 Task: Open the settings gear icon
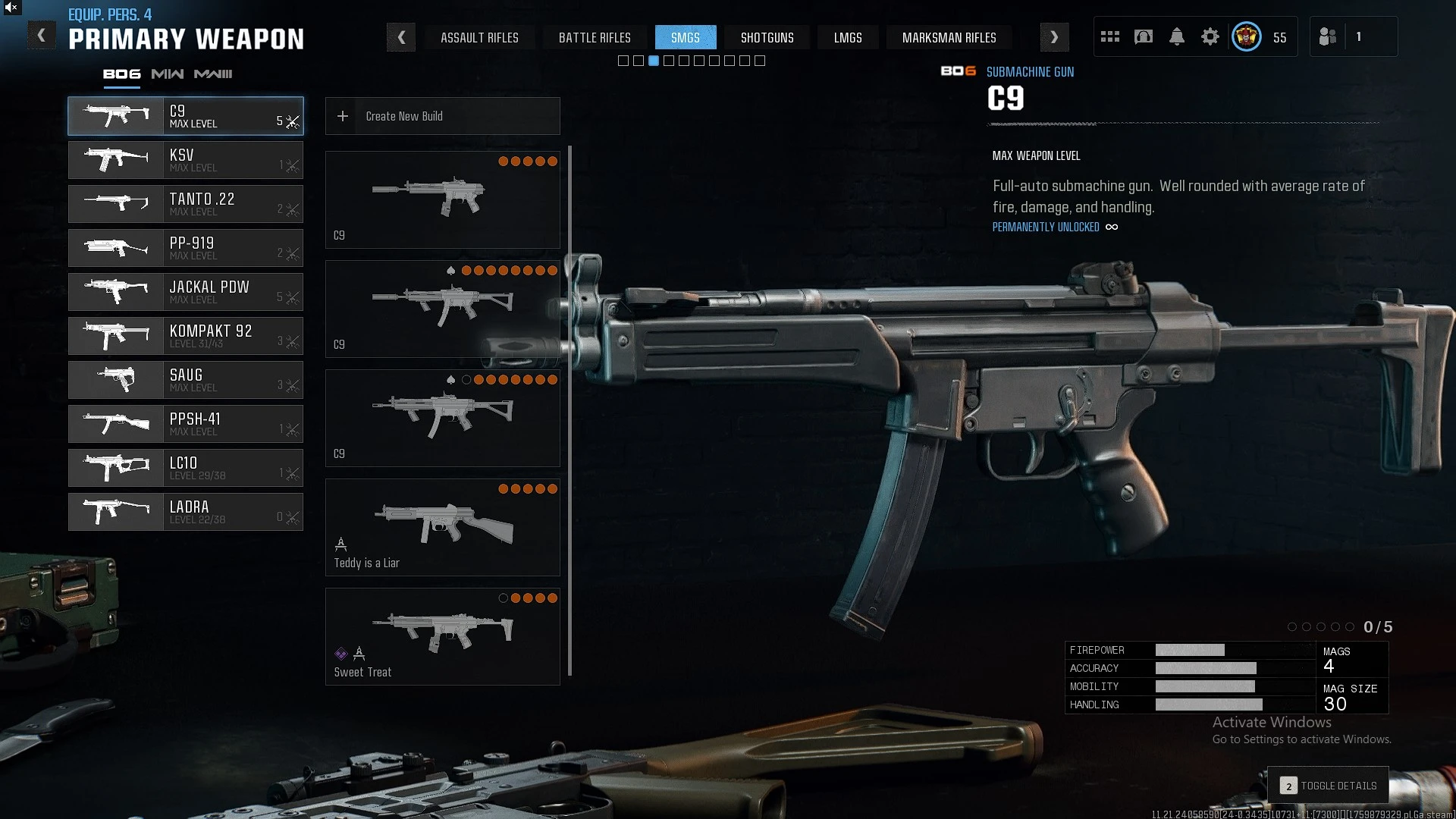click(1210, 37)
